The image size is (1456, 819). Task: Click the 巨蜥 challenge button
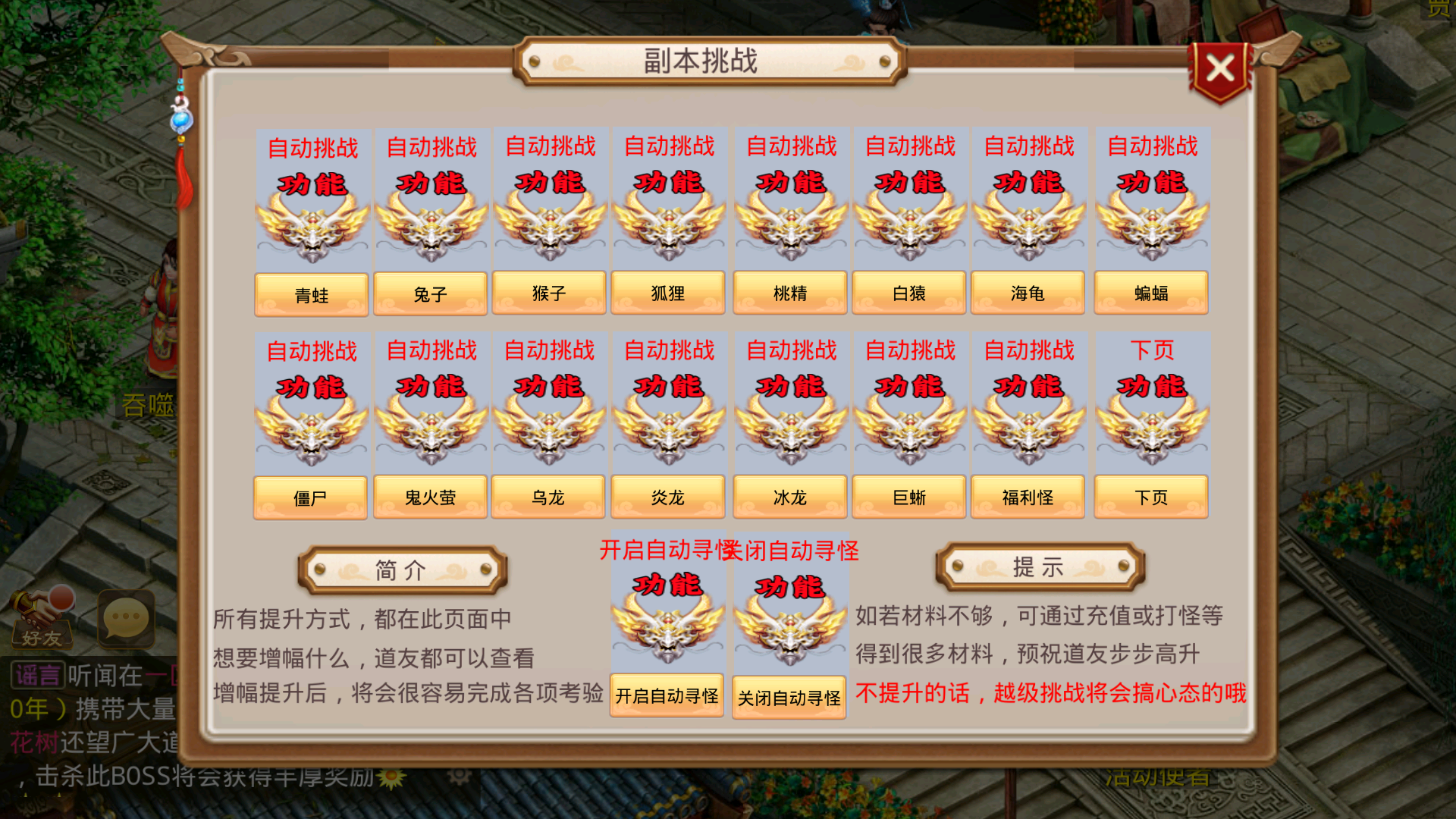tap(908, 496)
